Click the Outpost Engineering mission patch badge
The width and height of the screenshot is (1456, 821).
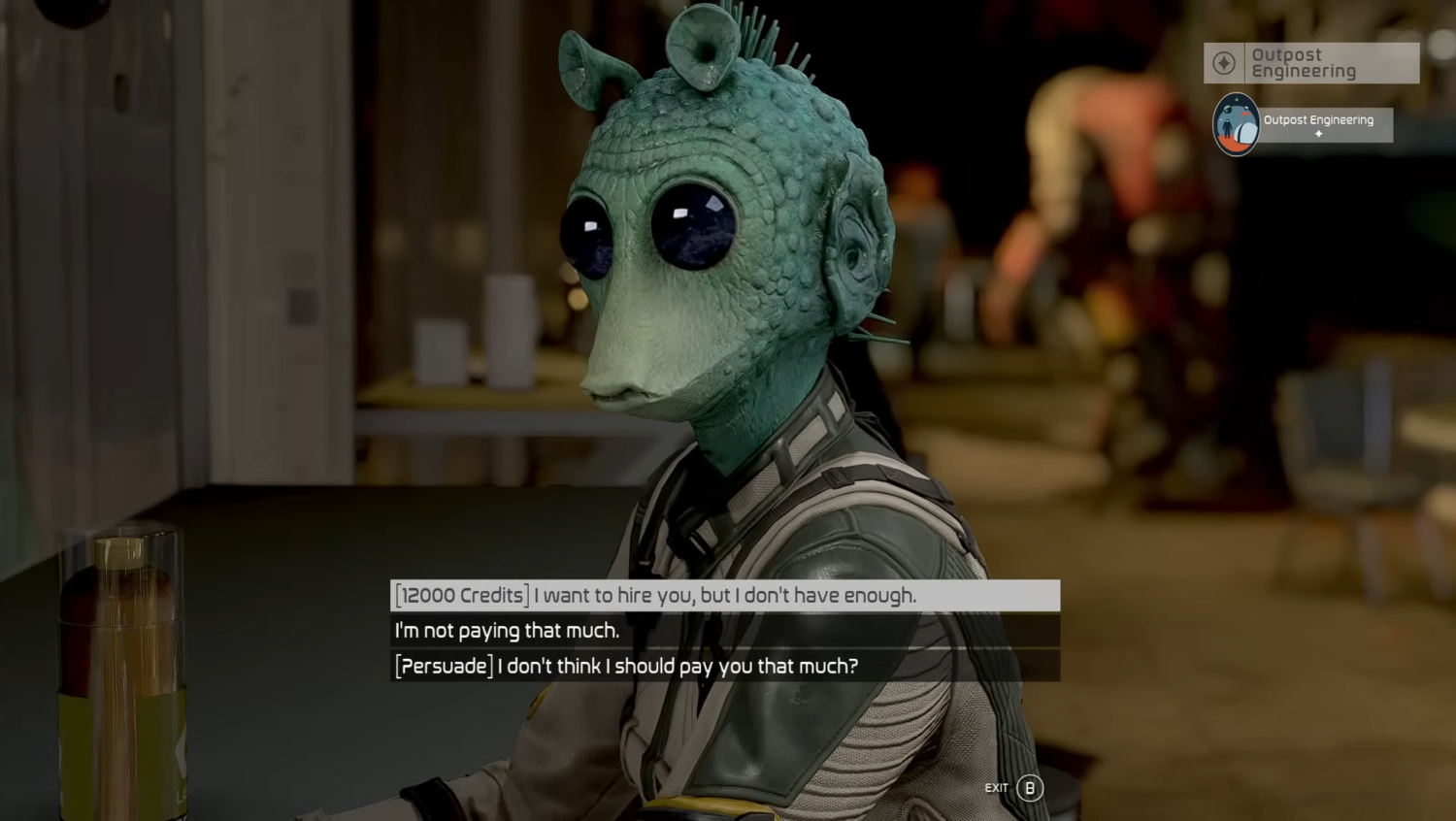(1237, 122)
